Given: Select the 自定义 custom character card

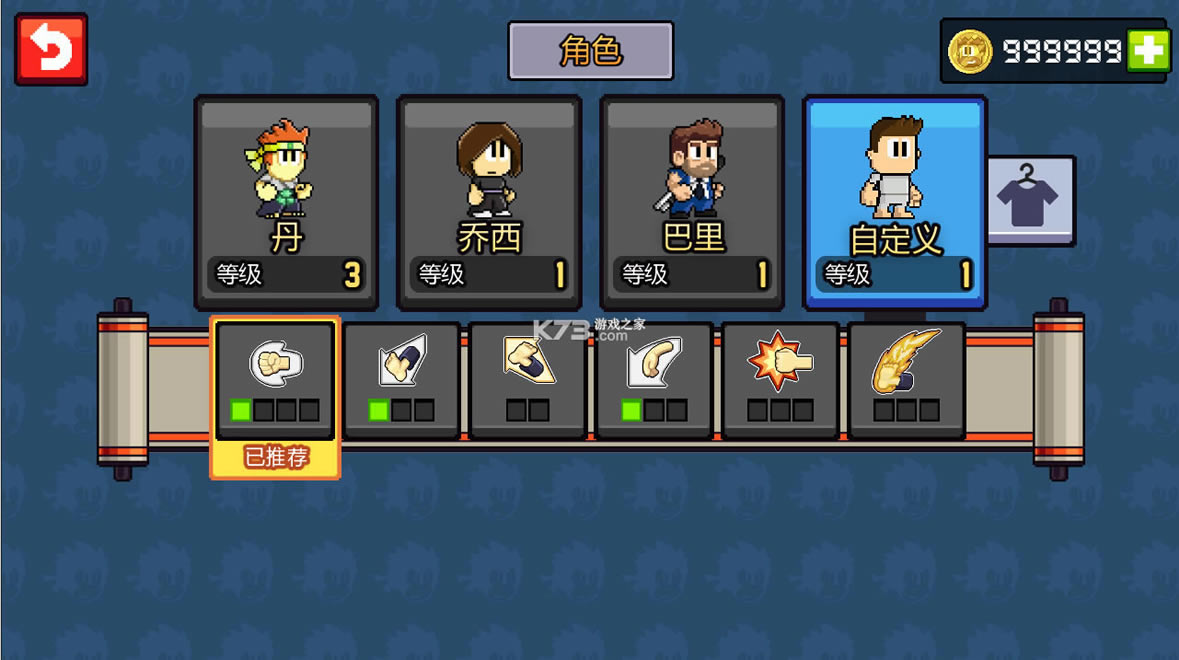Looking at the screenshot, I should (x=895, y=201).
